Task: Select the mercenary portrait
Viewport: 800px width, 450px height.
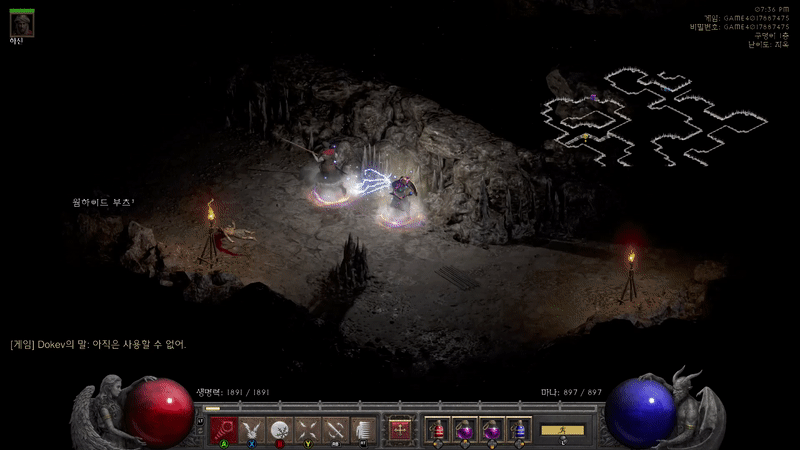Action: pos(22,23)
